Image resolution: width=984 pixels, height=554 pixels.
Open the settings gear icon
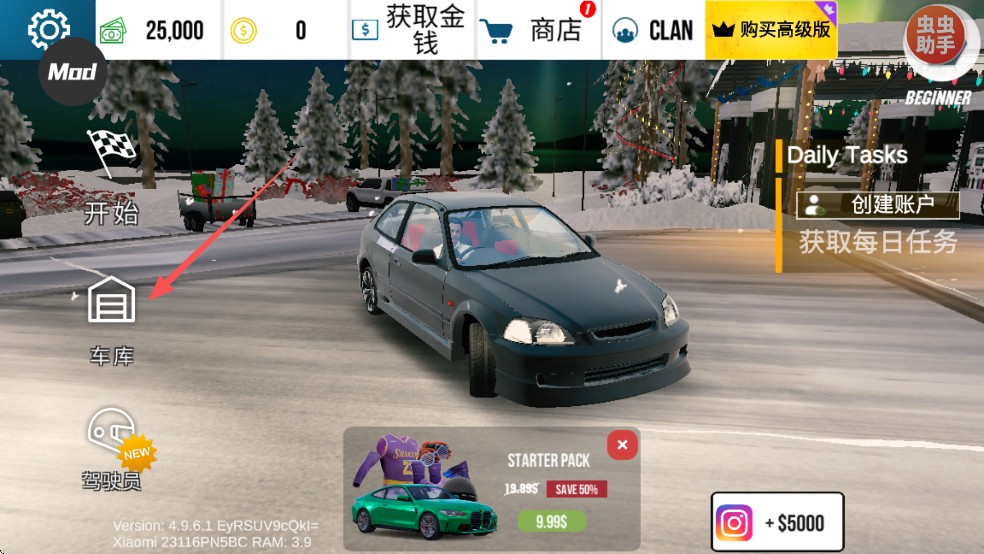point(48,29)
